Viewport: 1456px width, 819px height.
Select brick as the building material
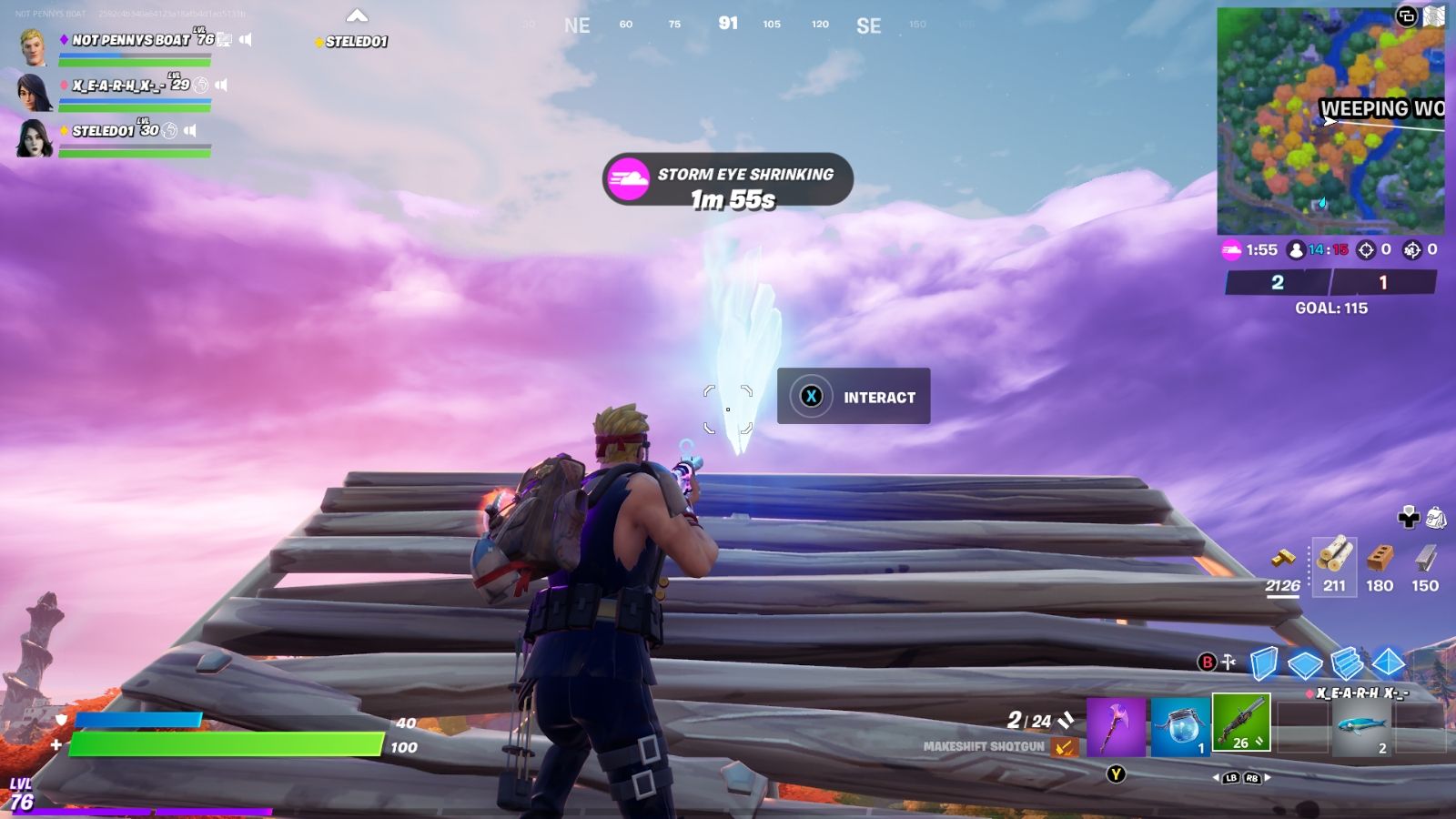[x=1380, y=565]
